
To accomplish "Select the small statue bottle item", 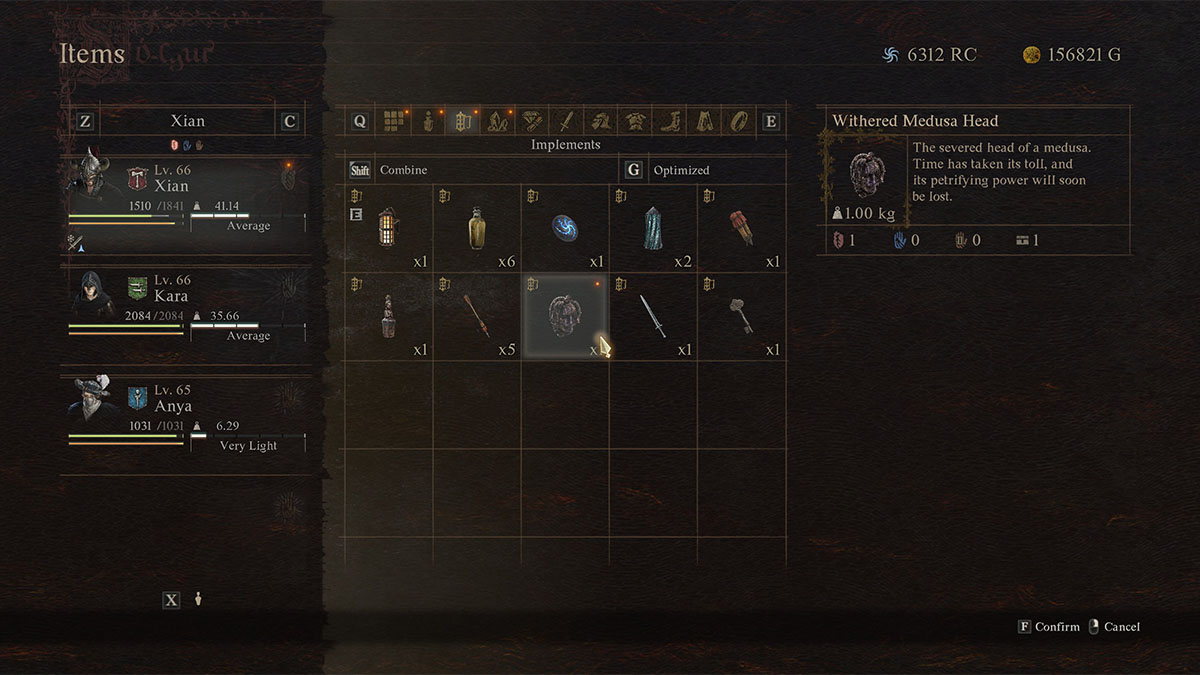I will click(x=389, y=317).
